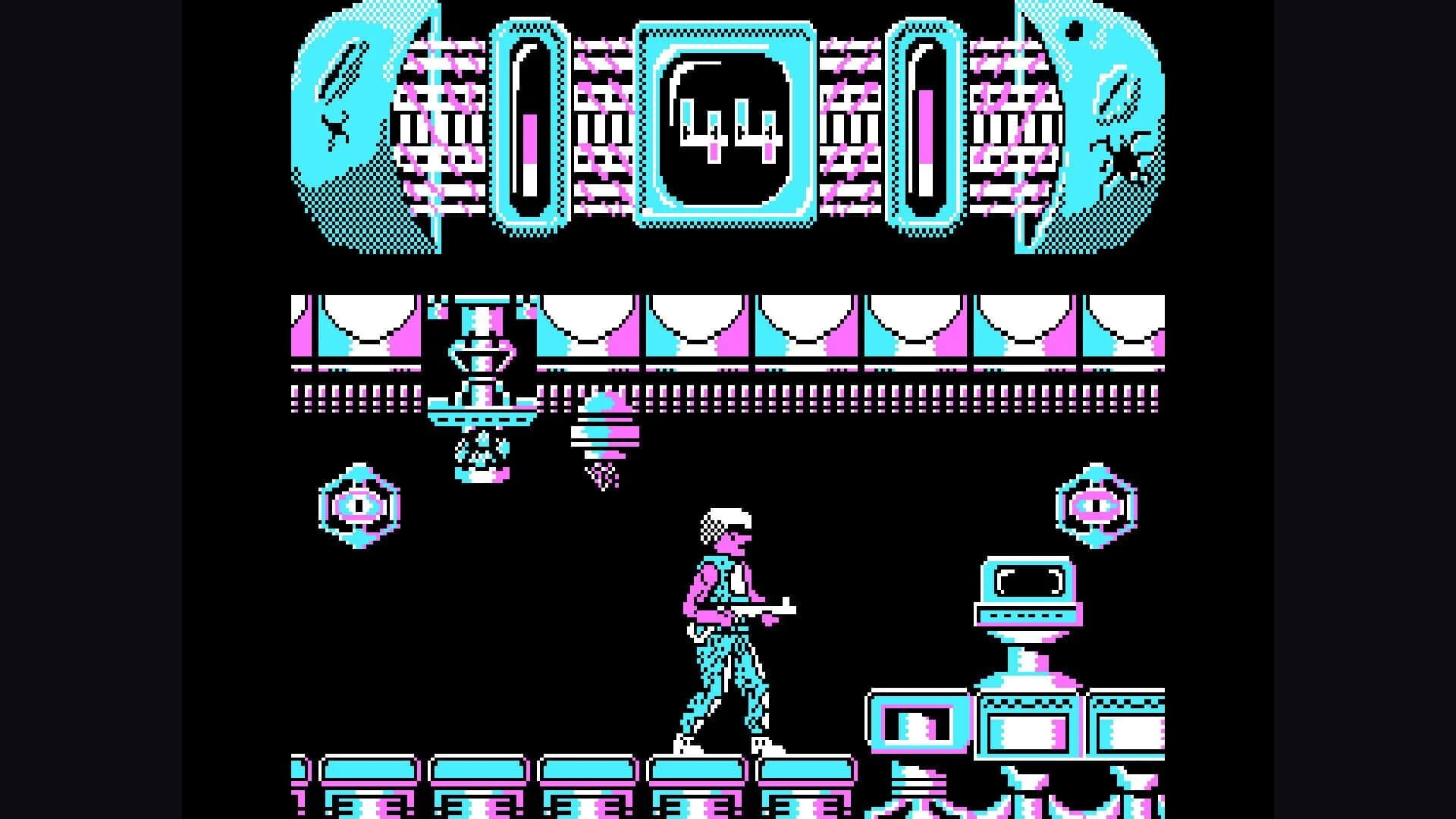
Task: Click the score display showing 44
Action: point(728,125)
